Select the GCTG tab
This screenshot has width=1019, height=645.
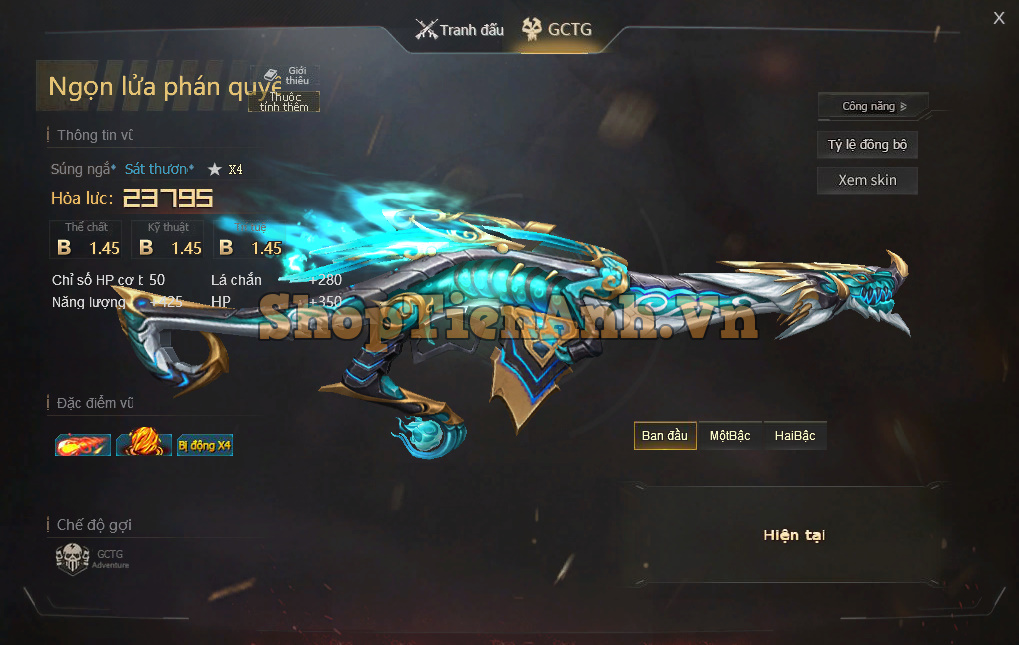(557, 30)
